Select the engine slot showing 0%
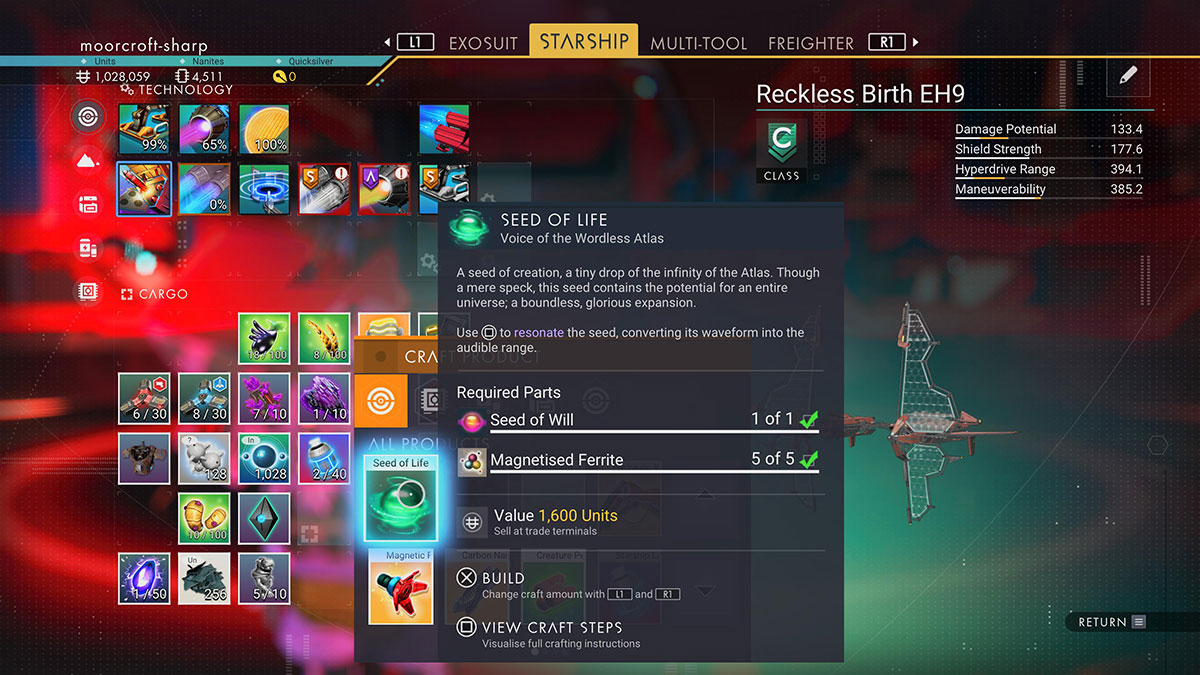 coord(204,189)
